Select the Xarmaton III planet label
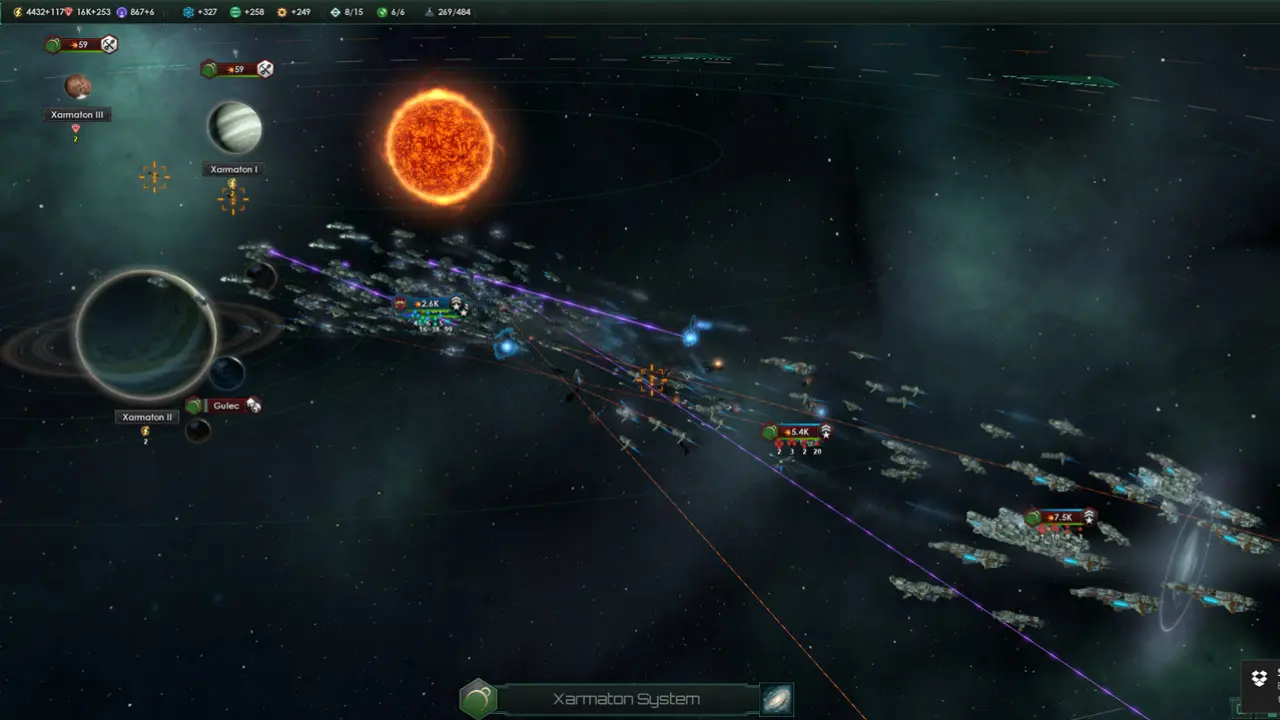The image size is (1280, 720). pos(78,114)
